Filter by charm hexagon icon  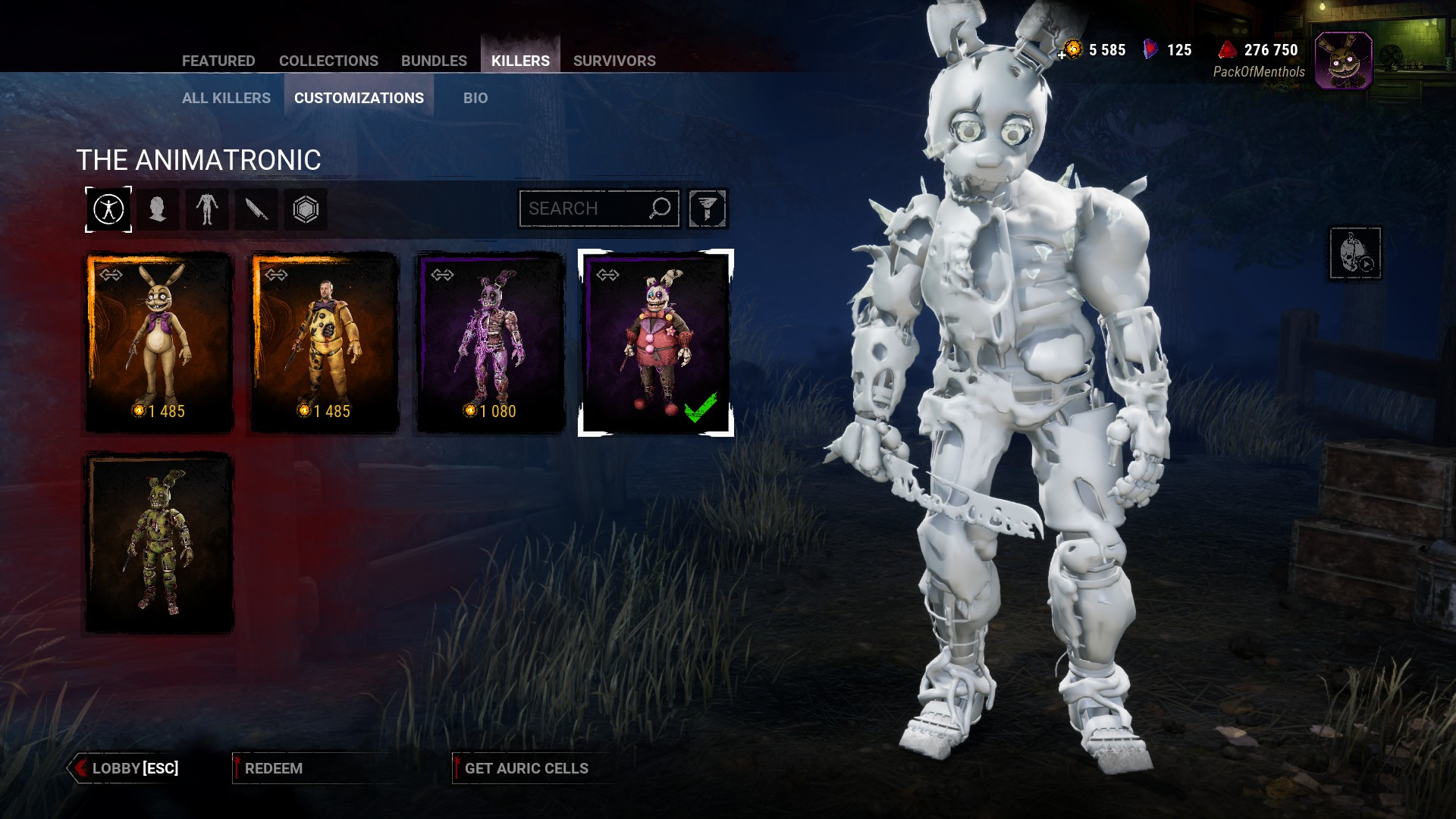click(x=306, y=209)
